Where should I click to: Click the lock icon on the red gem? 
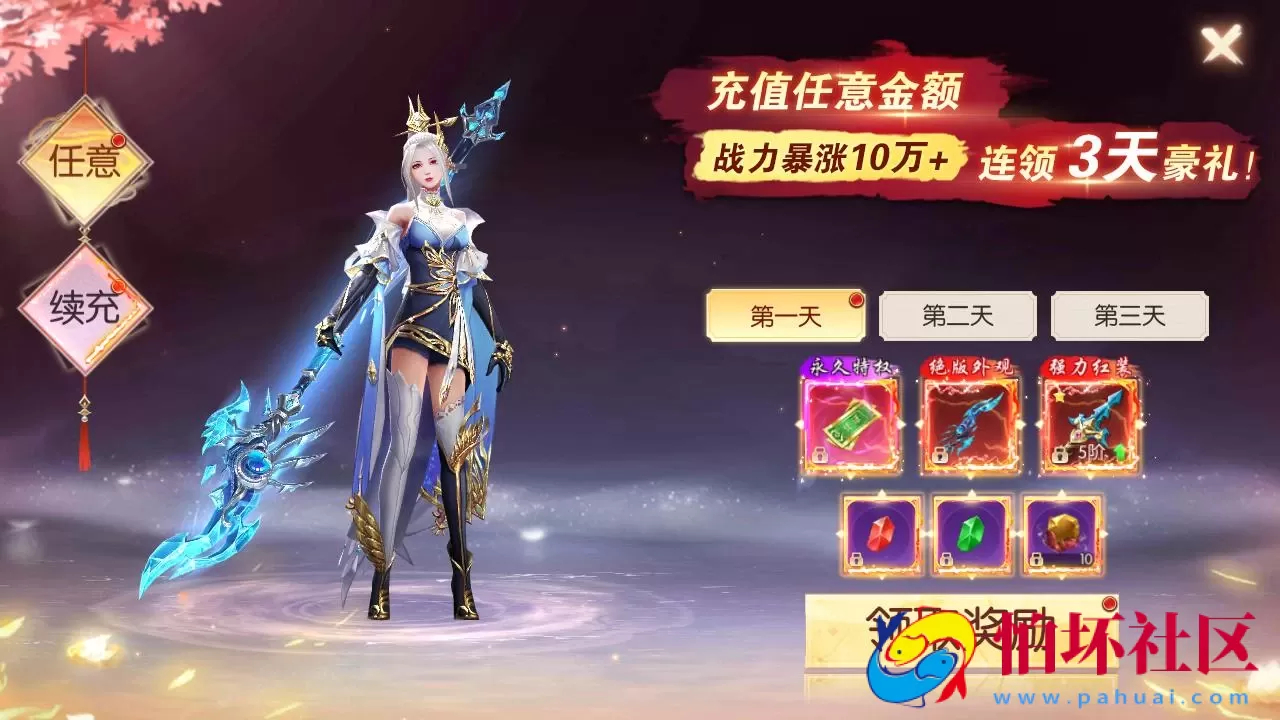coord(855,559)
